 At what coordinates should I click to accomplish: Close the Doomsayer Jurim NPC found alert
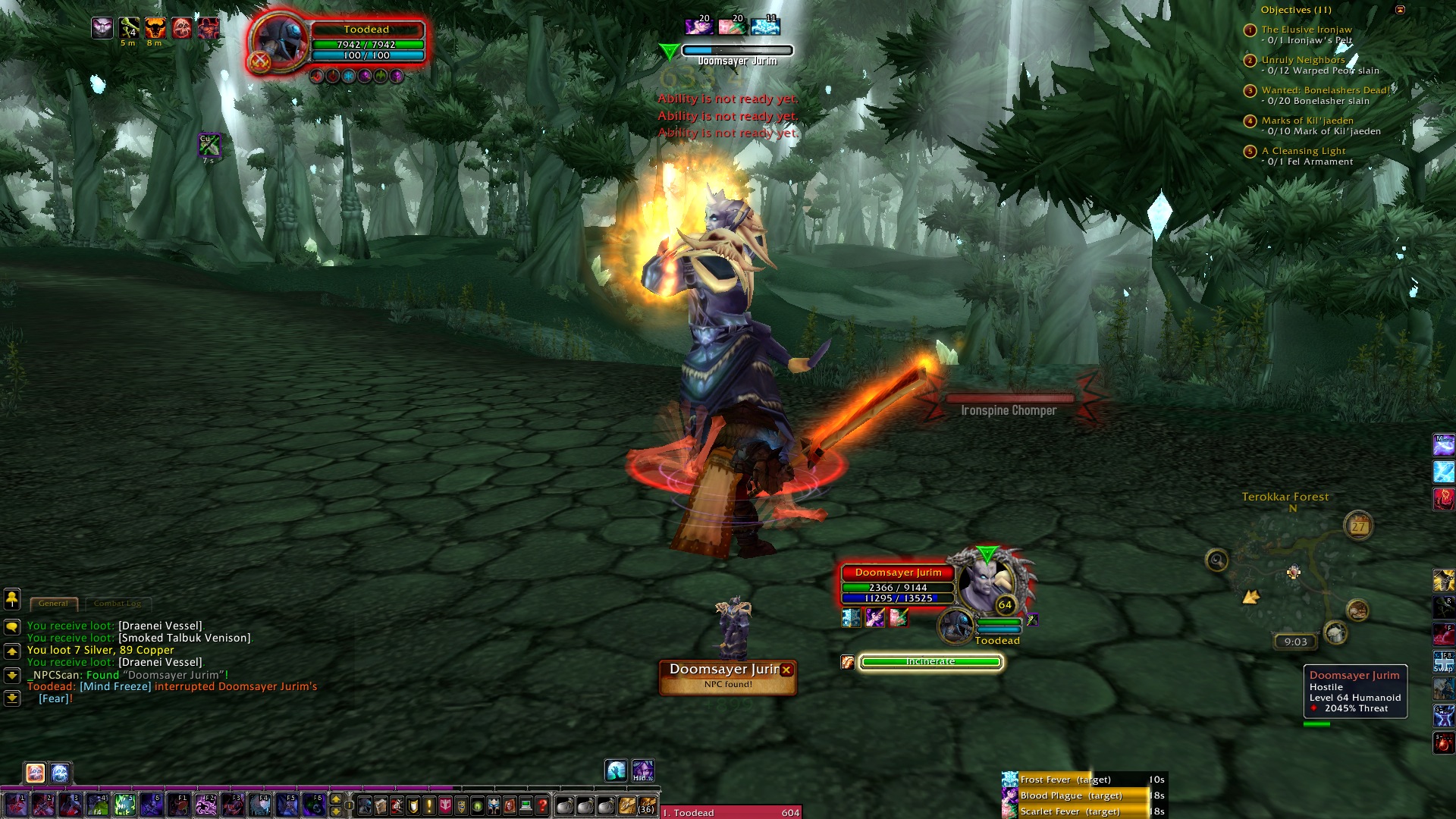point(786,670)
